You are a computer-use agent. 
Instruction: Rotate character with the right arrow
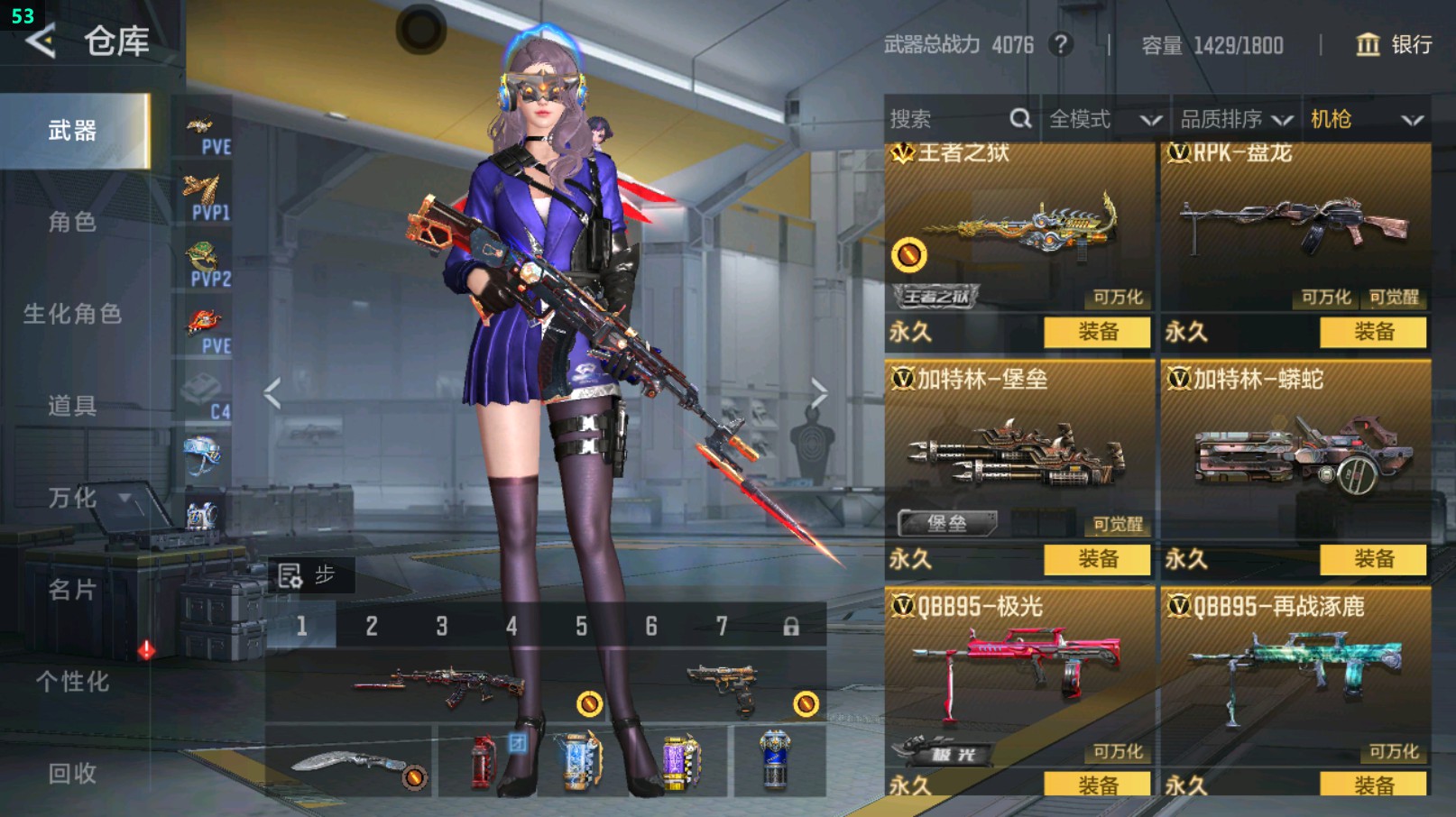point(818,393)
